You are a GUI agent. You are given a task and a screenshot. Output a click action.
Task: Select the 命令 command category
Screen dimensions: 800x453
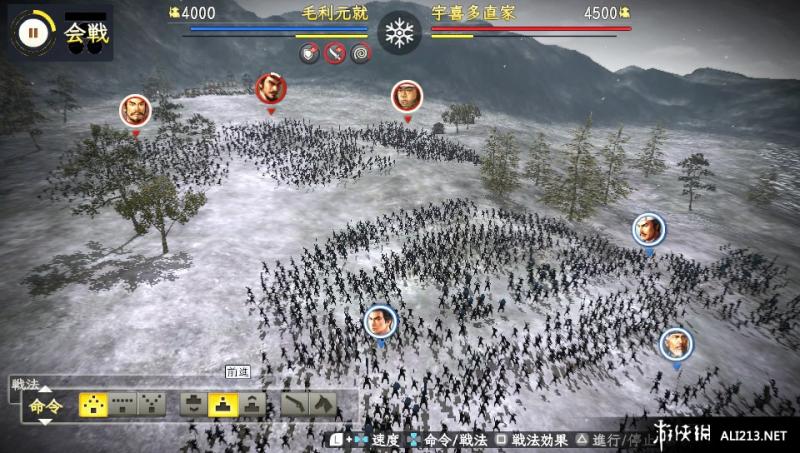click(45, 405)
